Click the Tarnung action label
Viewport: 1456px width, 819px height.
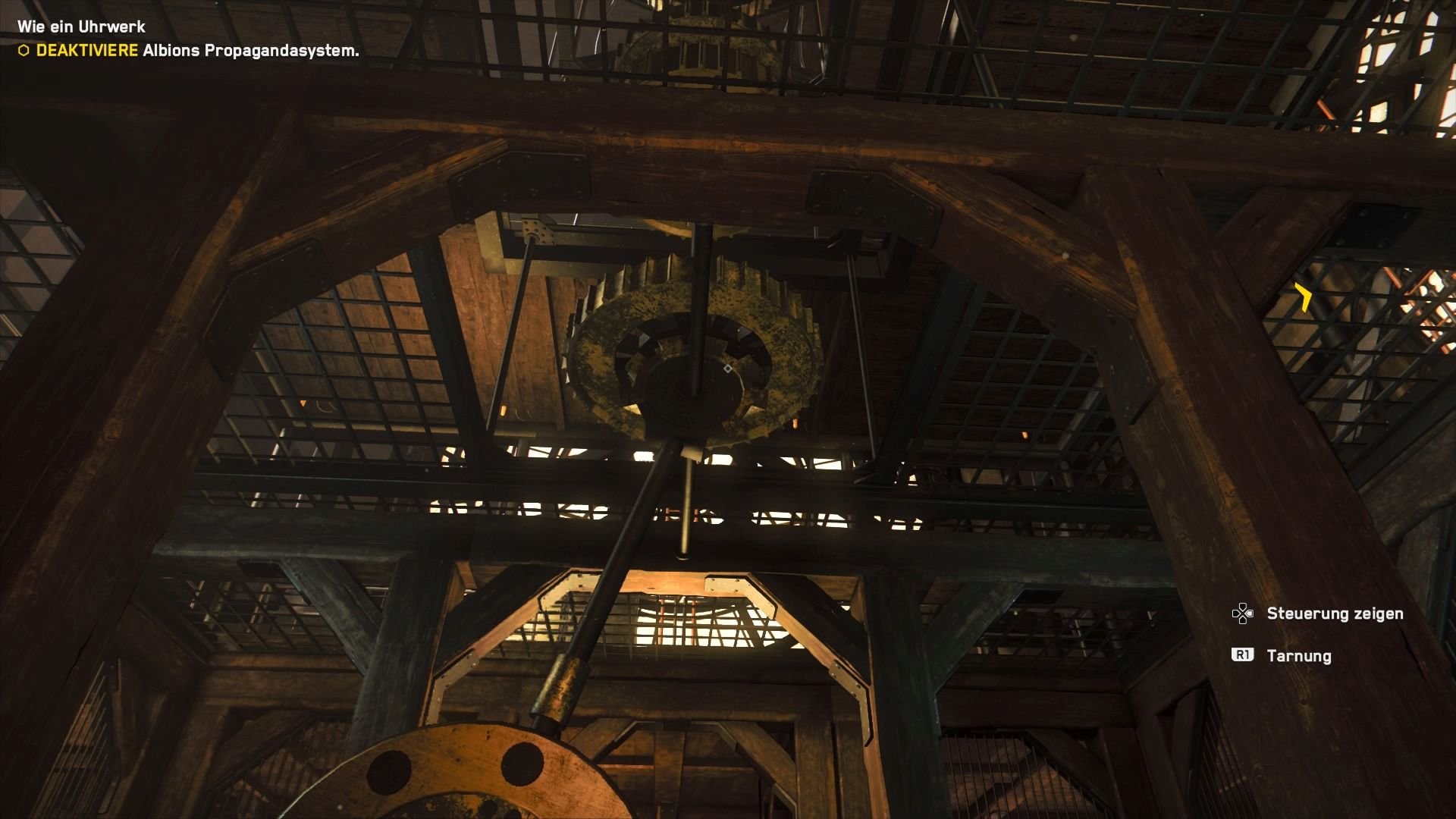(x=1299, y=655)
